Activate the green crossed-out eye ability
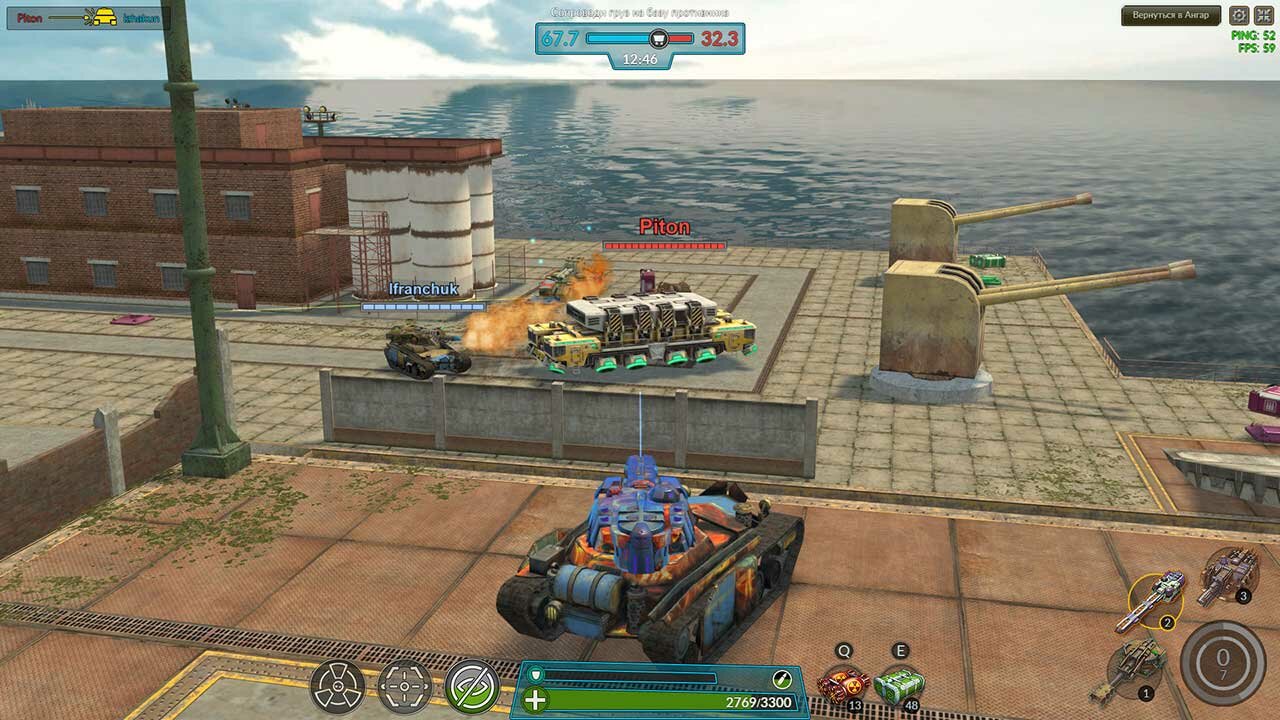The image size is (1280, 720). click(x=472, y=686)
